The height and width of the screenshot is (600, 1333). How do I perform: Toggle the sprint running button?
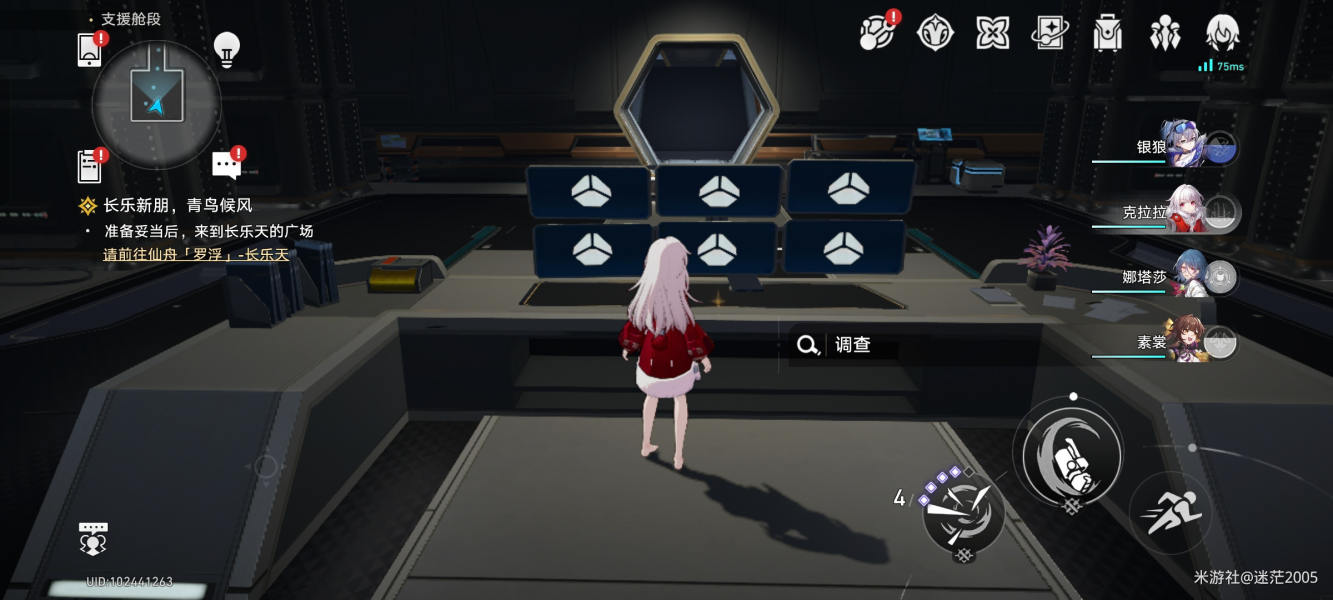click(x=1171, y=512)
